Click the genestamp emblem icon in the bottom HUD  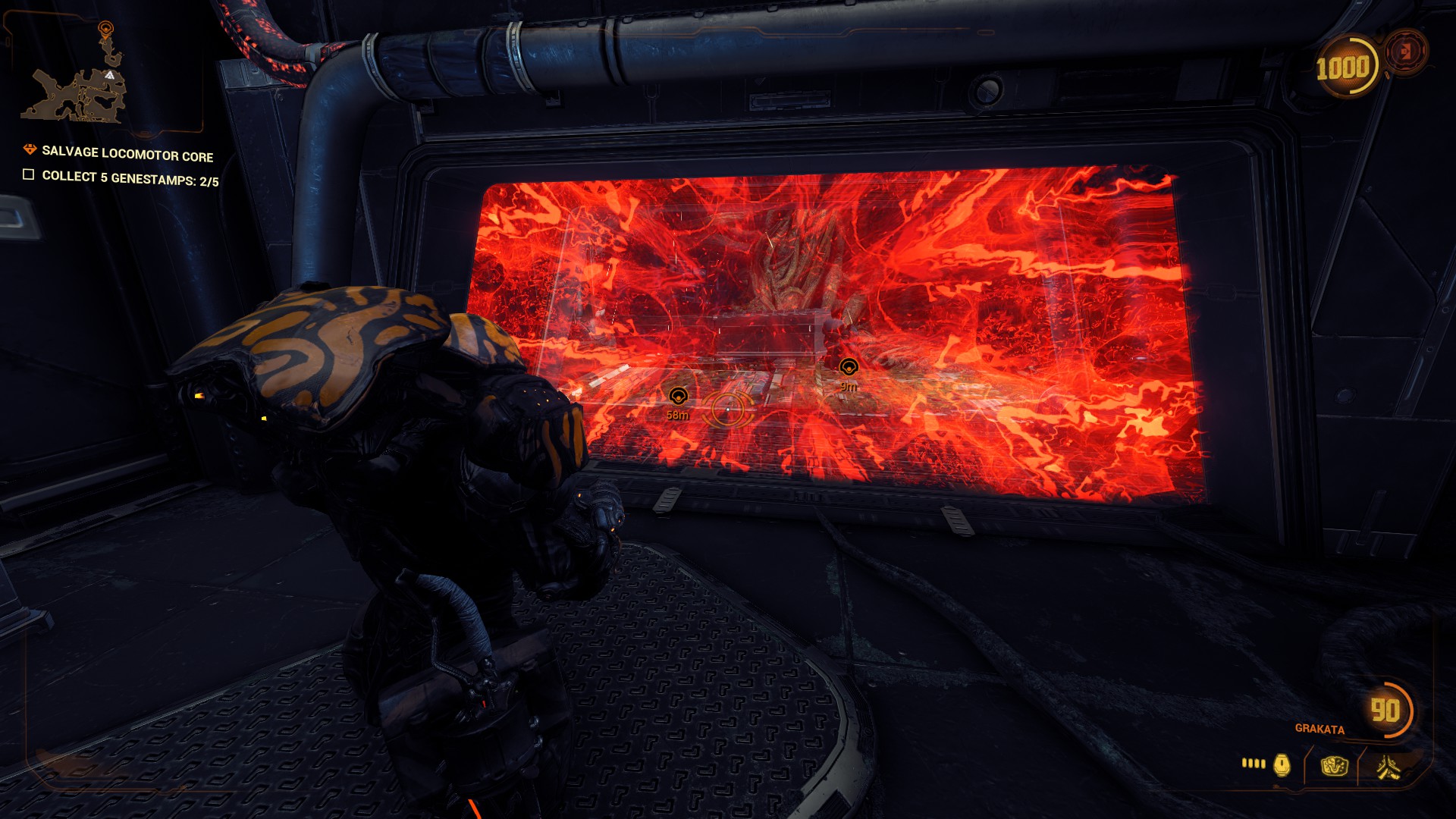pos(1335,766)
